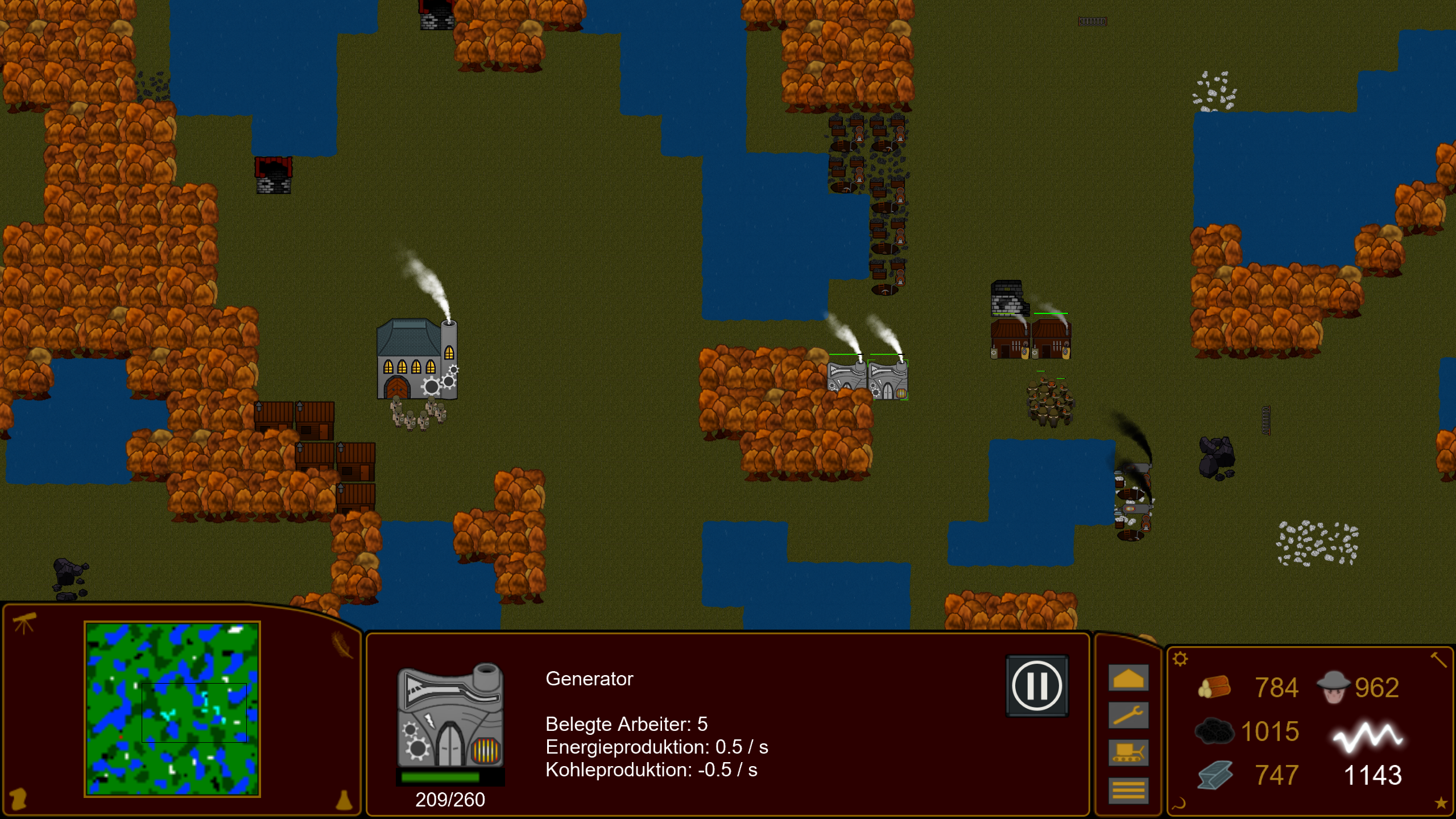The width and height of the screenshot is (1456, 819).
Task: Open the three-line main menu button
Action: (x=1128, y=790)
